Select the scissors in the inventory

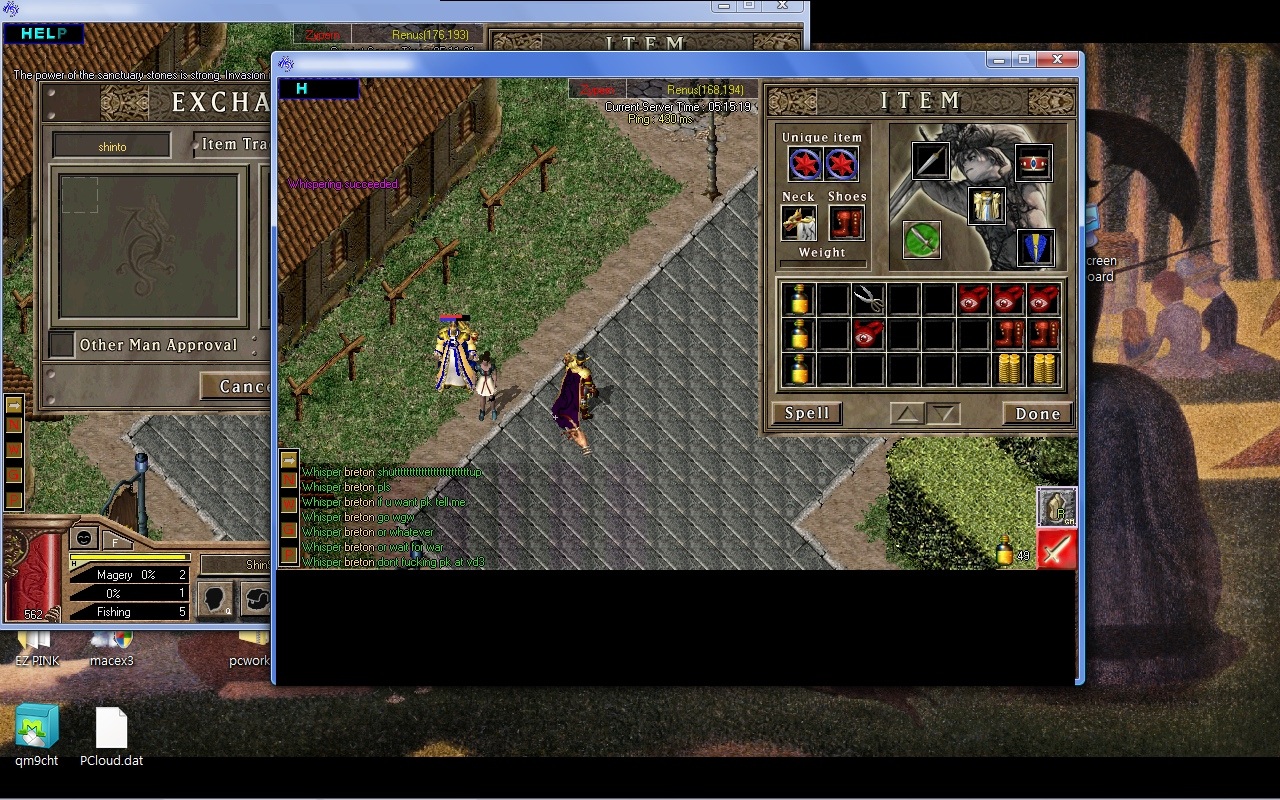click(868, 299)
